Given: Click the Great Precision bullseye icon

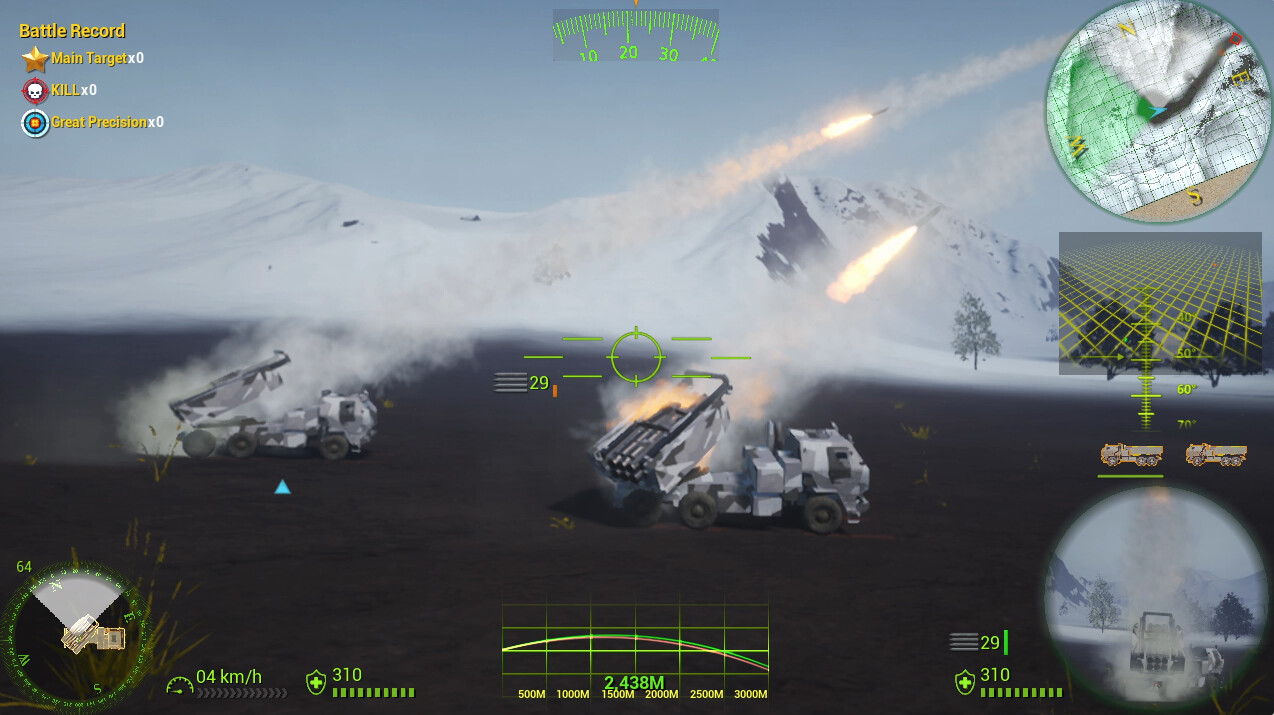Looking at the screenshot, I should 36,123.
